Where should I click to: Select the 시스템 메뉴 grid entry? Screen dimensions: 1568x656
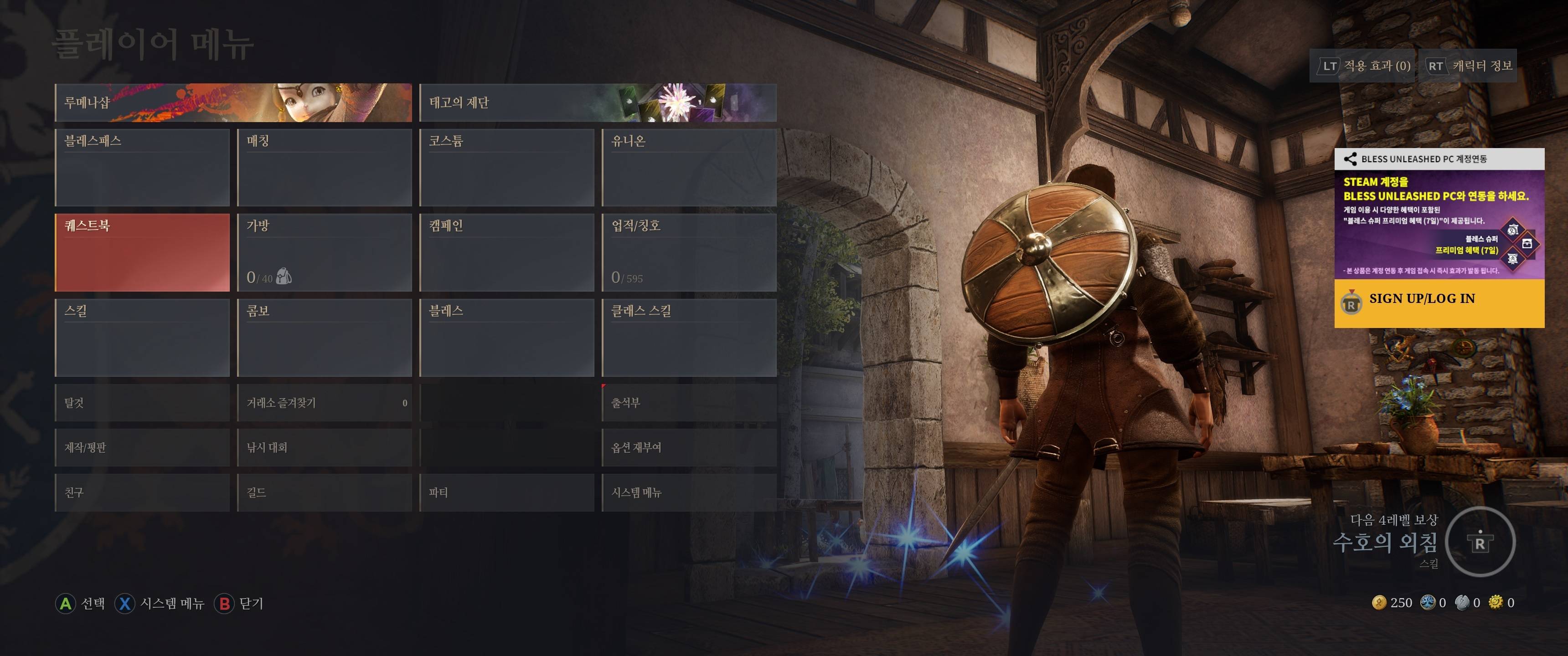tap(689, 492)
